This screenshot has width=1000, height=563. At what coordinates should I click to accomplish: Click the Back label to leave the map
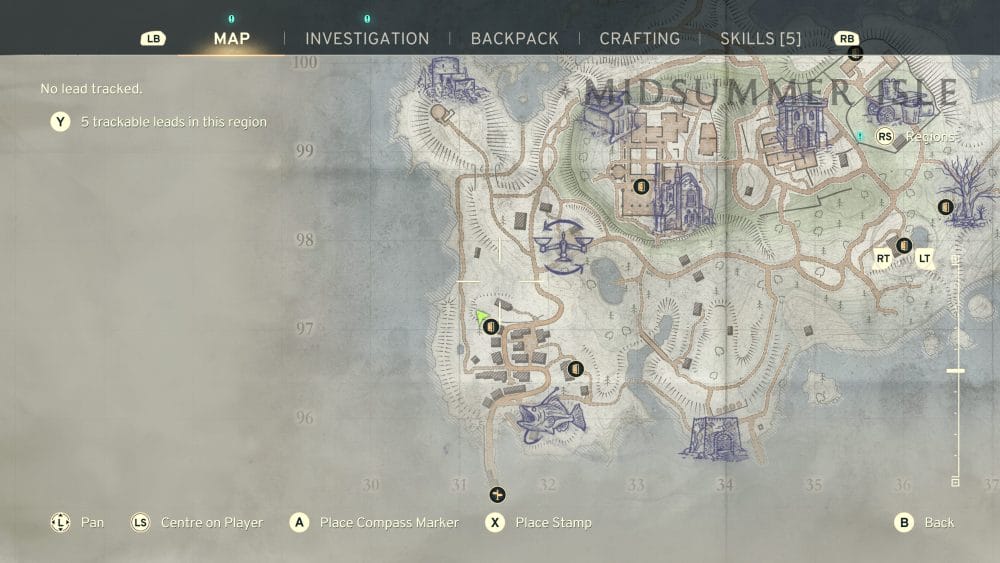tap(938, 522)
